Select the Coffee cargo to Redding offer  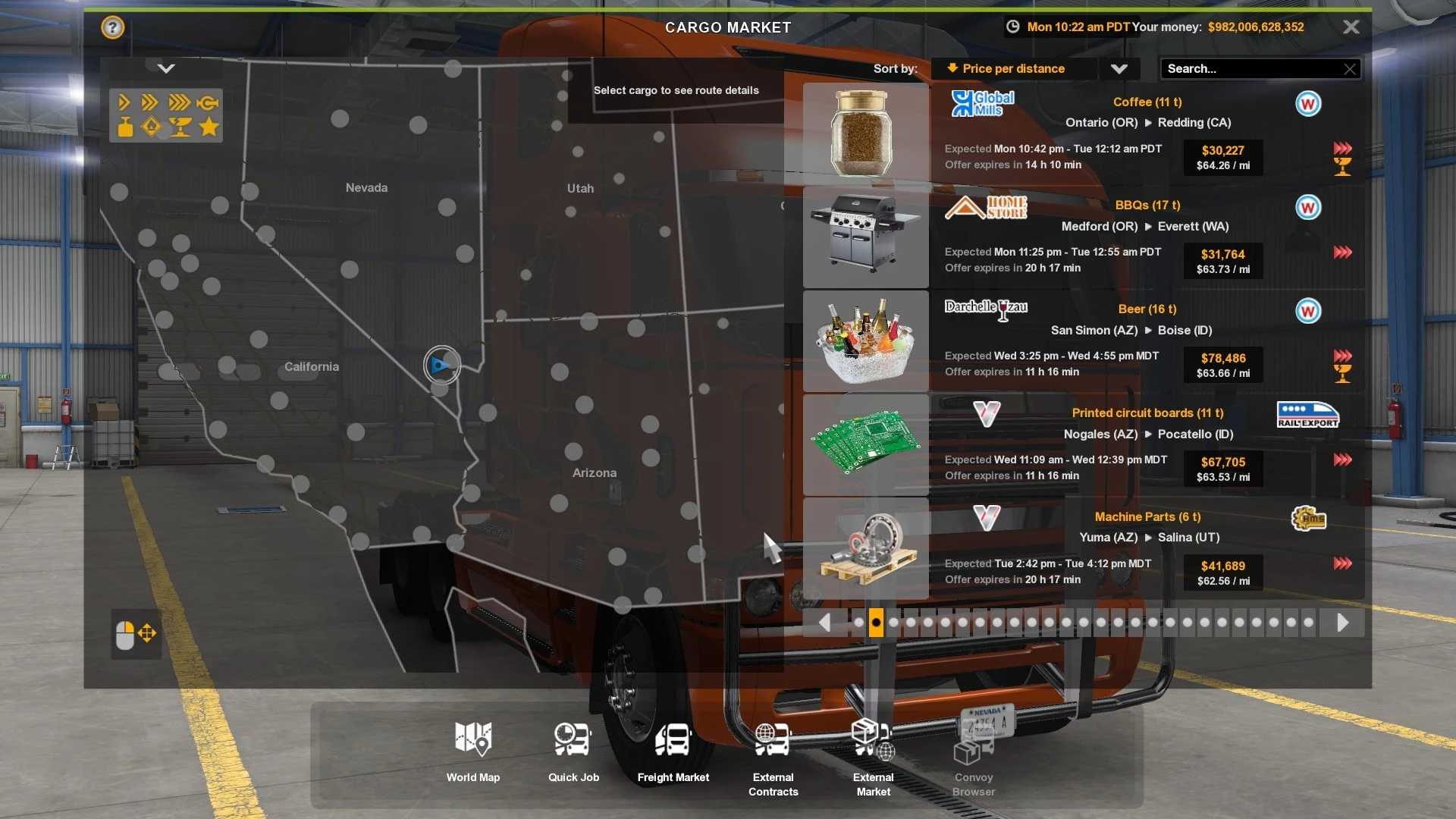point(1083,133)
